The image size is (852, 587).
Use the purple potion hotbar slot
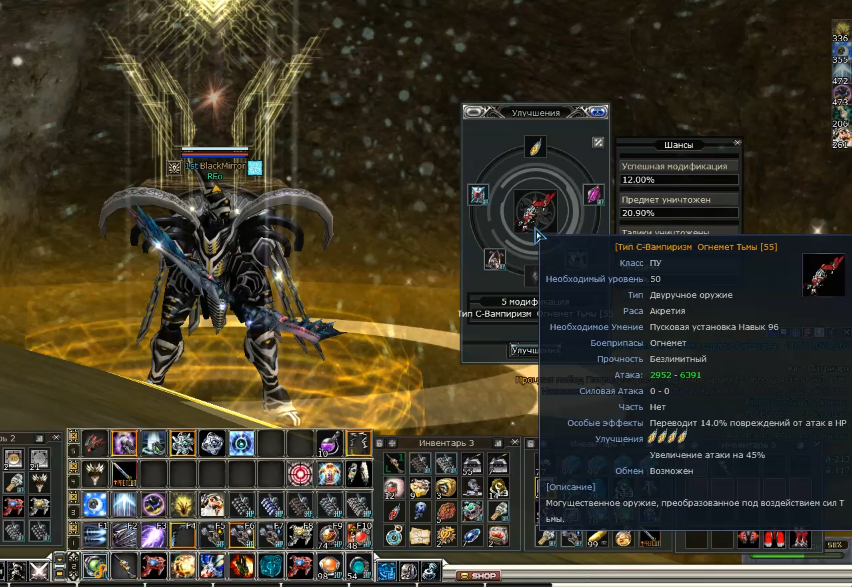pyautogui.click(x=331, y=443)
